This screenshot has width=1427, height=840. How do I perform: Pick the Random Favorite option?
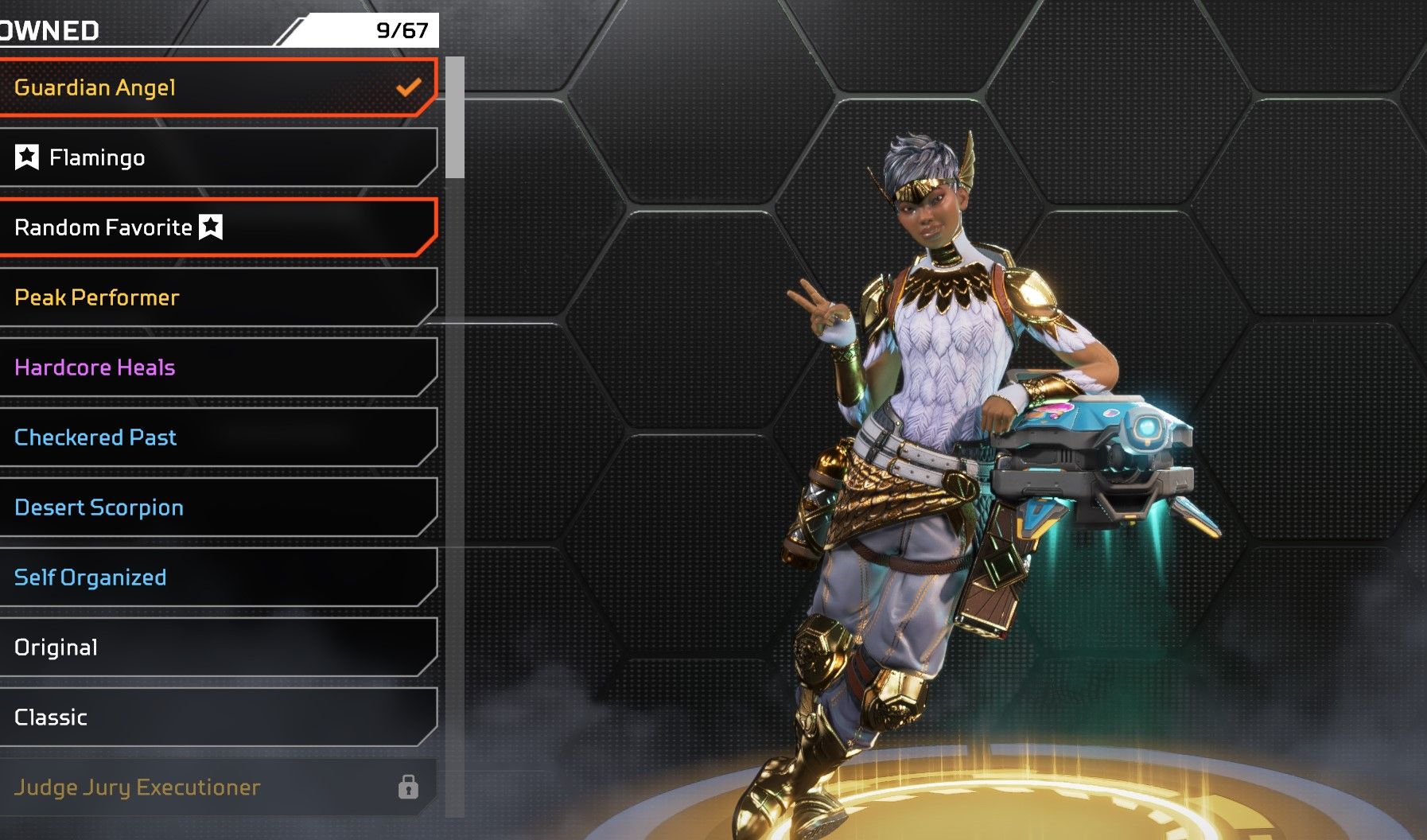point(215,227)
